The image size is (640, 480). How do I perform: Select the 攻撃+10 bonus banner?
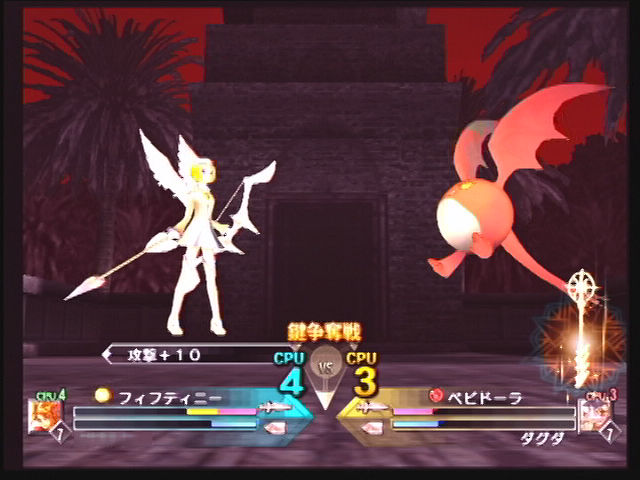pyautogui.click(x=185, y=354)
